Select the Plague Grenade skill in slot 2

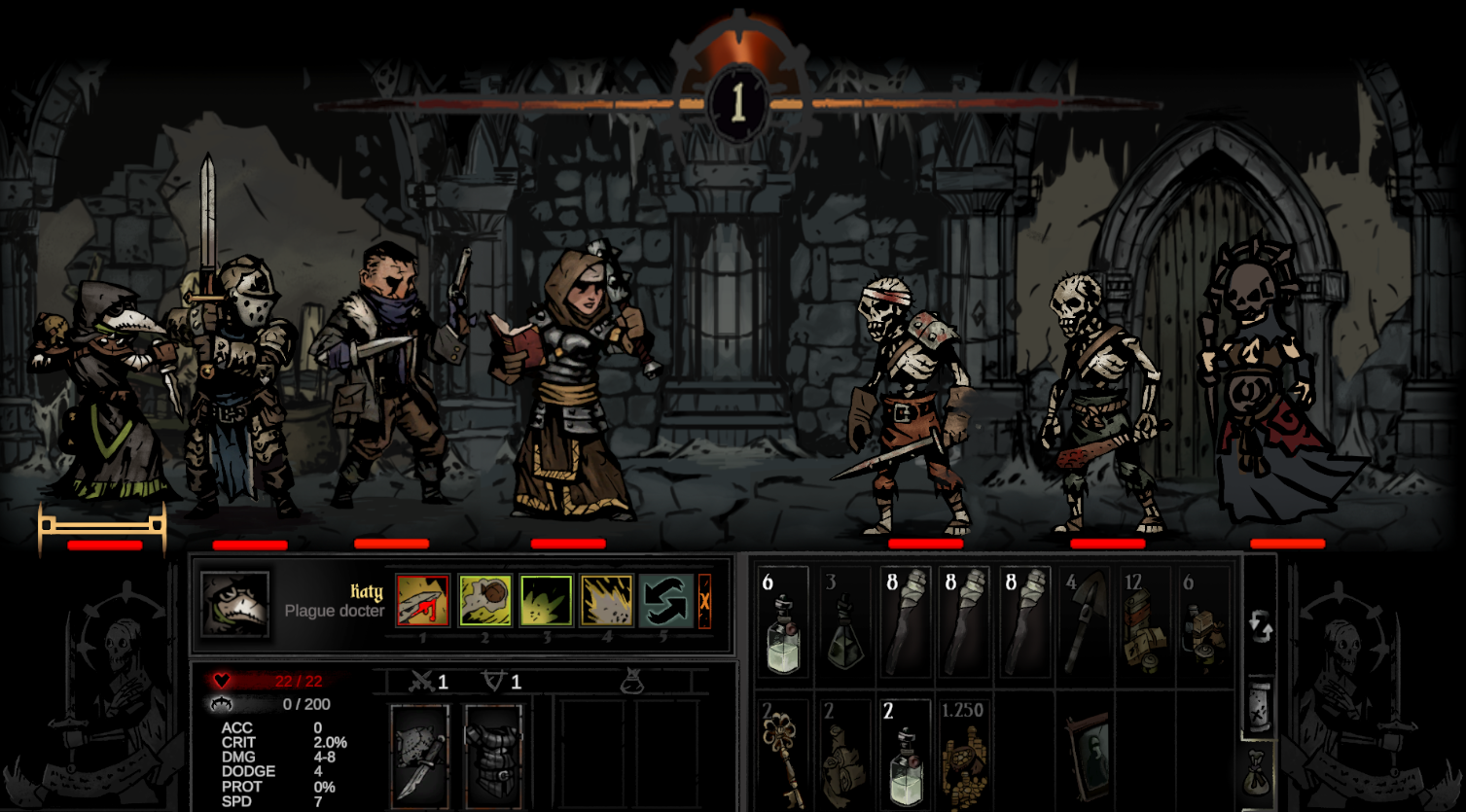483,601
